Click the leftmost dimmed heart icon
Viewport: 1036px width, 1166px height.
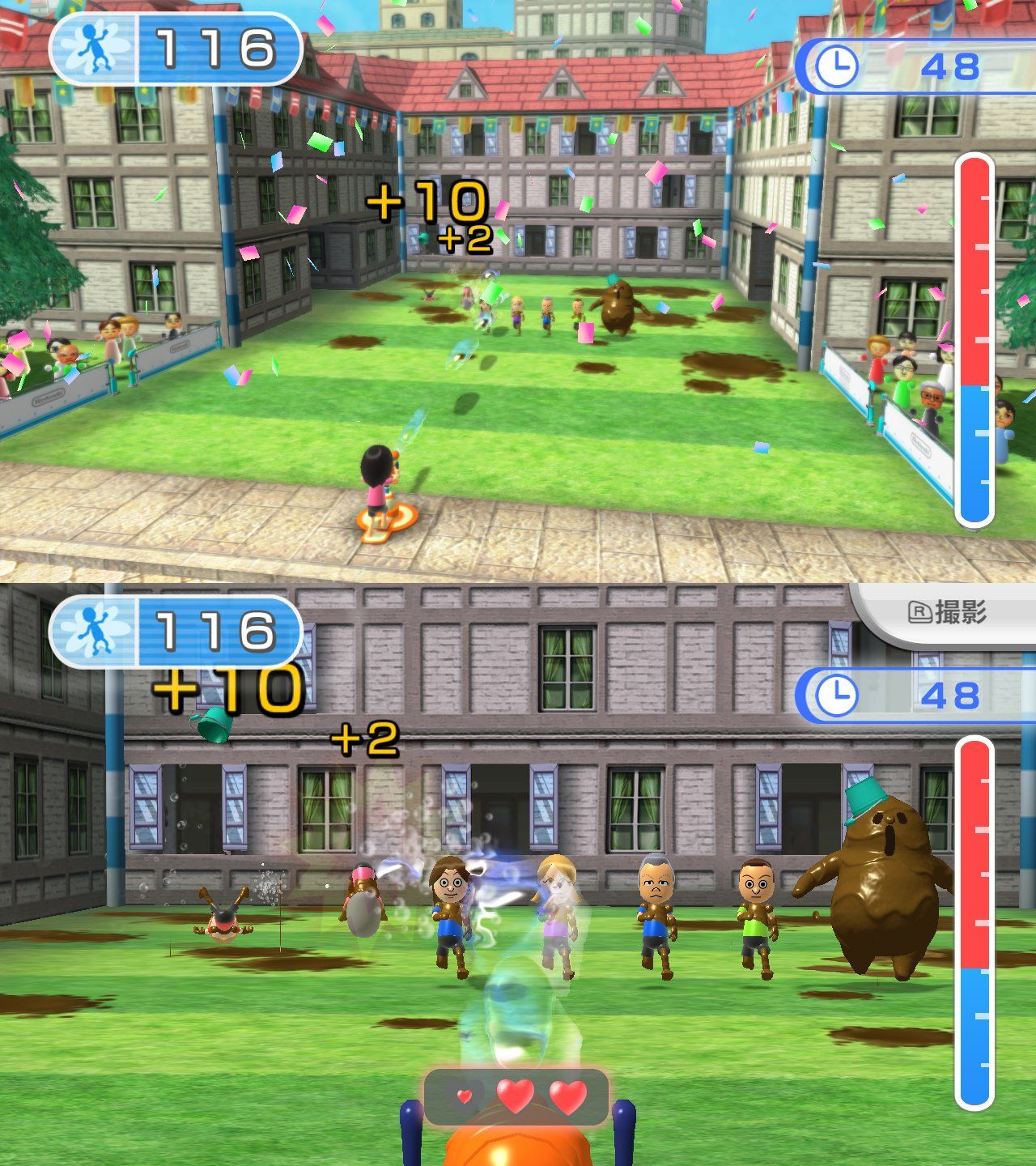[463, 1098]
